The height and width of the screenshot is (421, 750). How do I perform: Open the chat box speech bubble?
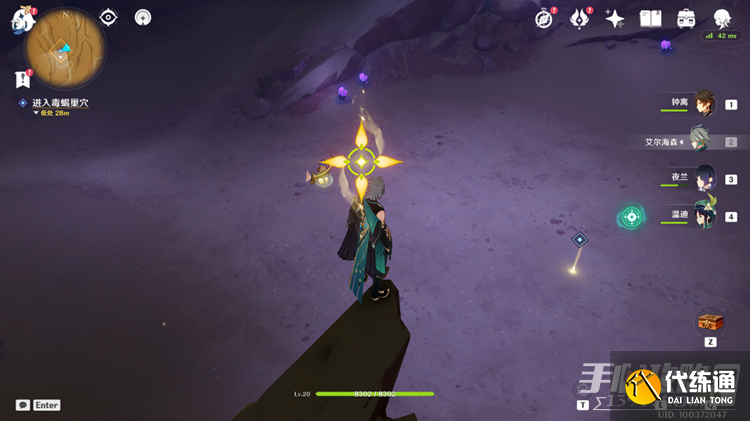[22, 405]
